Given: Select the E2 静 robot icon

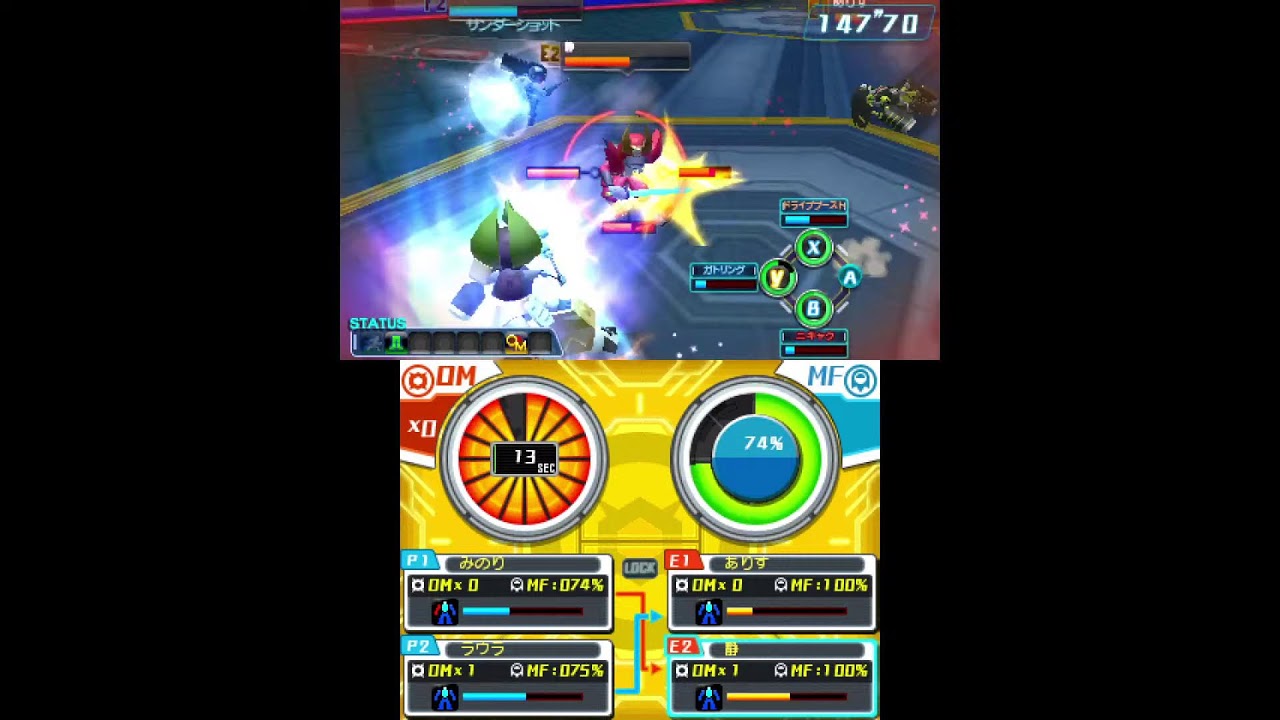Looking at the screenshot, I should point(708,699).
